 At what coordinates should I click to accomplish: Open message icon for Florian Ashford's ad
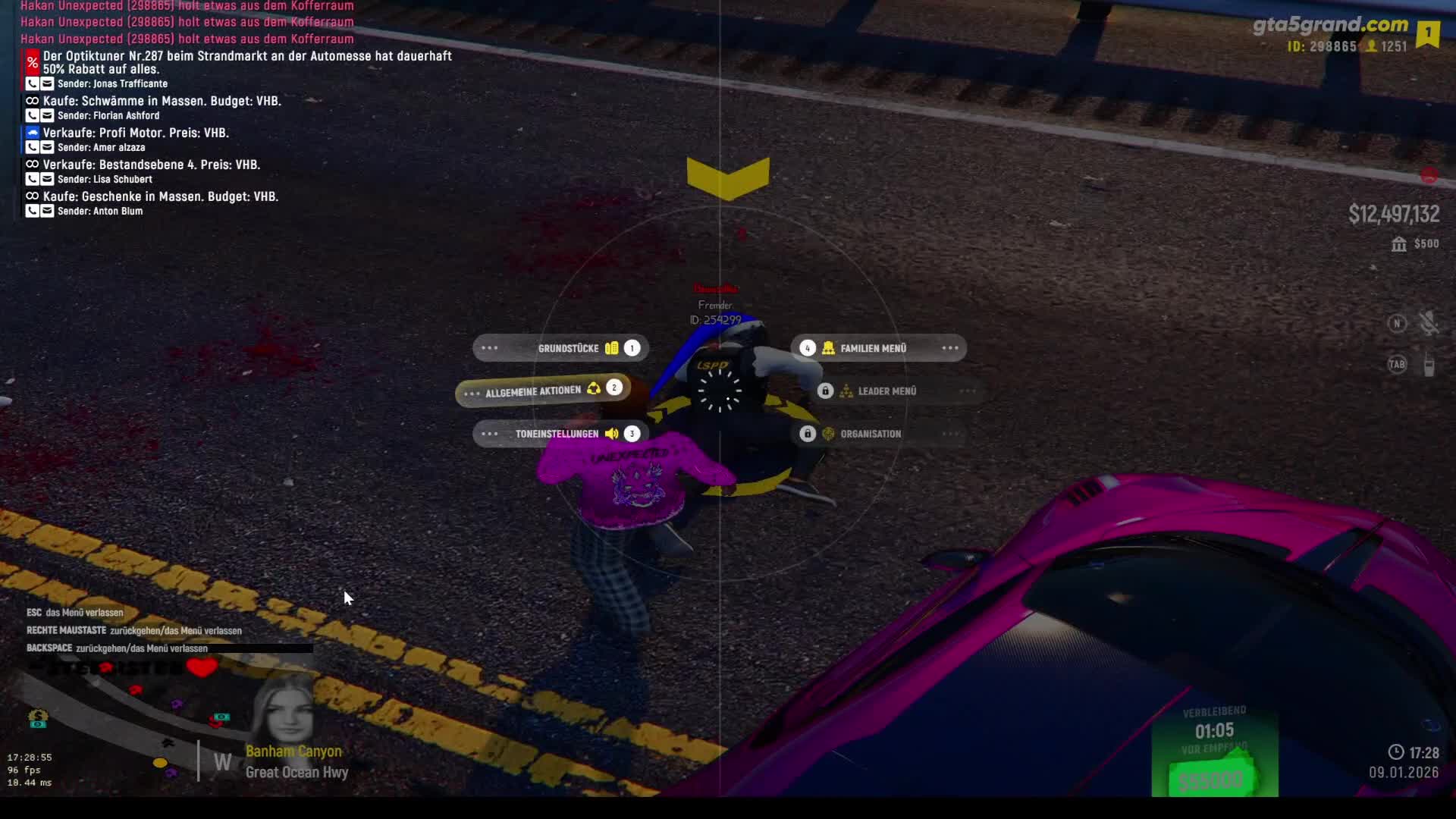tap(47, 116)
